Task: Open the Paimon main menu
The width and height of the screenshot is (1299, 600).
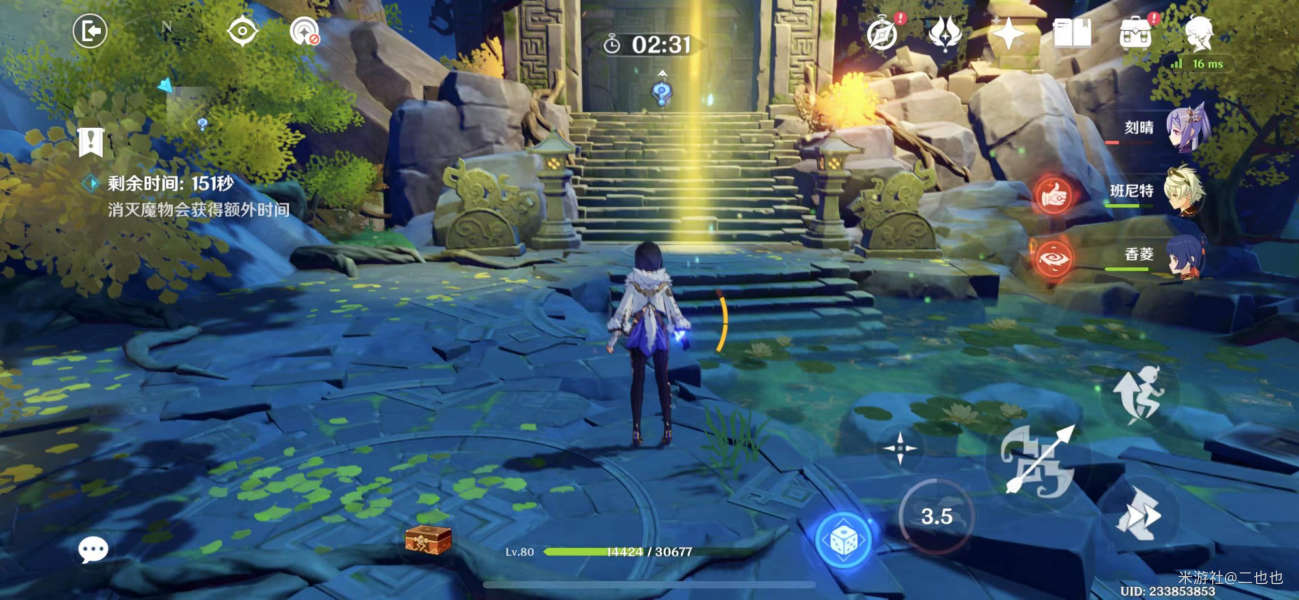Action: tap(1199, 34)
